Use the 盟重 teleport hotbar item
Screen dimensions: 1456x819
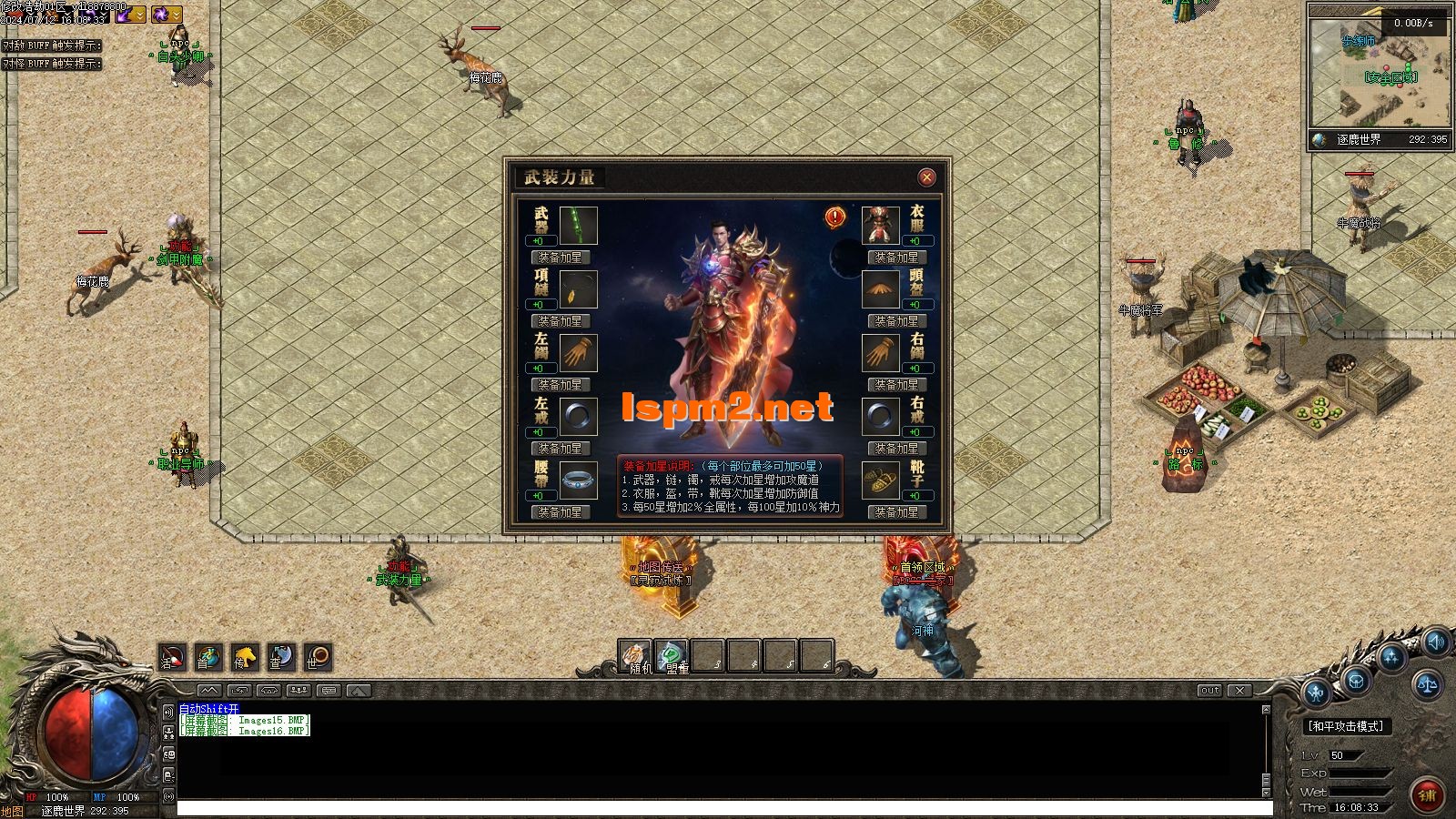pos(672,657)
